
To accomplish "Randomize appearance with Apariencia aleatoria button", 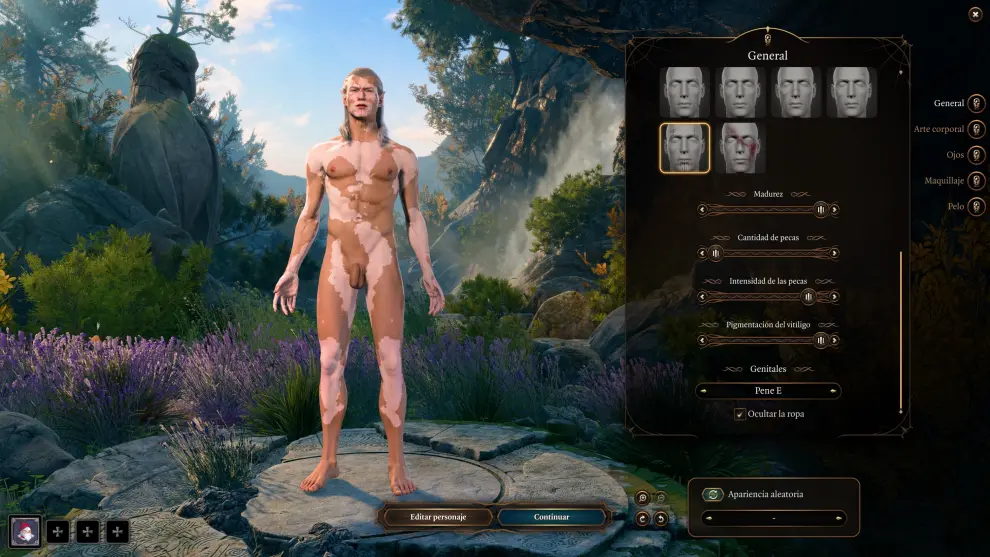I will pyautogui.click(x=712, y=494).
